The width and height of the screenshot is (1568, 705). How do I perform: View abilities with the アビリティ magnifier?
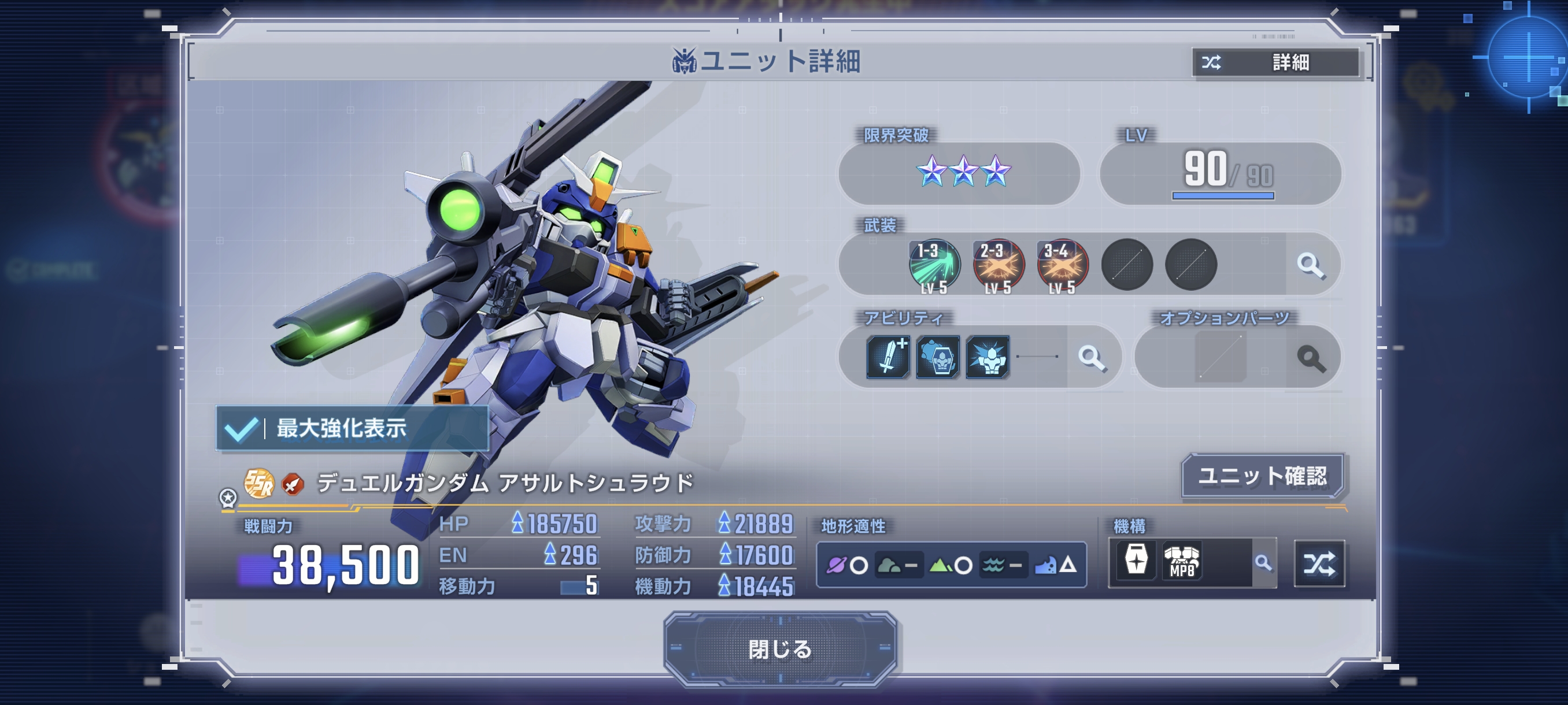tap(1092, 358)
